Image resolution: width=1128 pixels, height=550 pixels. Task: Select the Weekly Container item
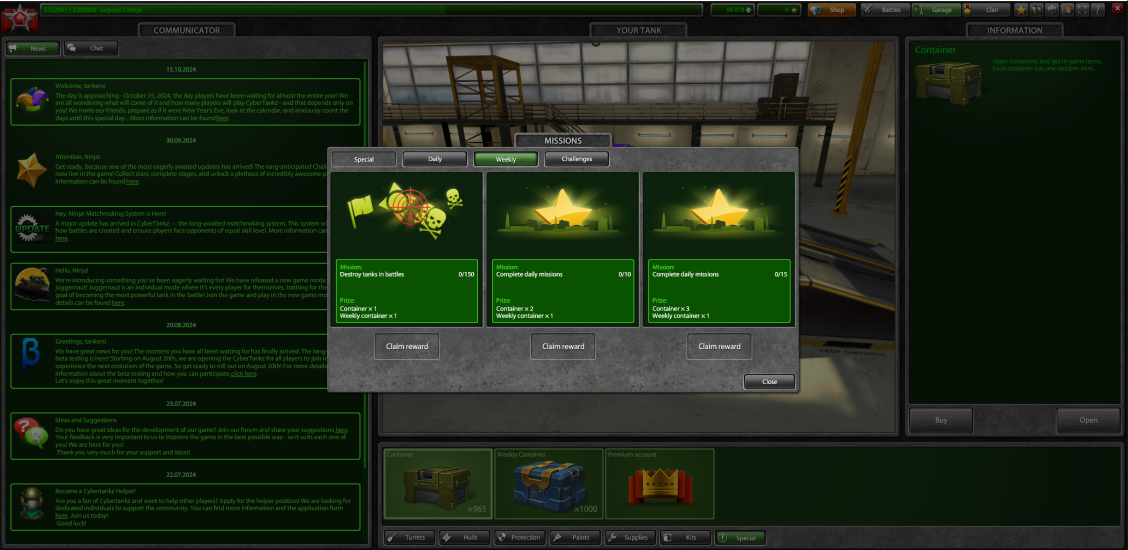tap(548, 483)
